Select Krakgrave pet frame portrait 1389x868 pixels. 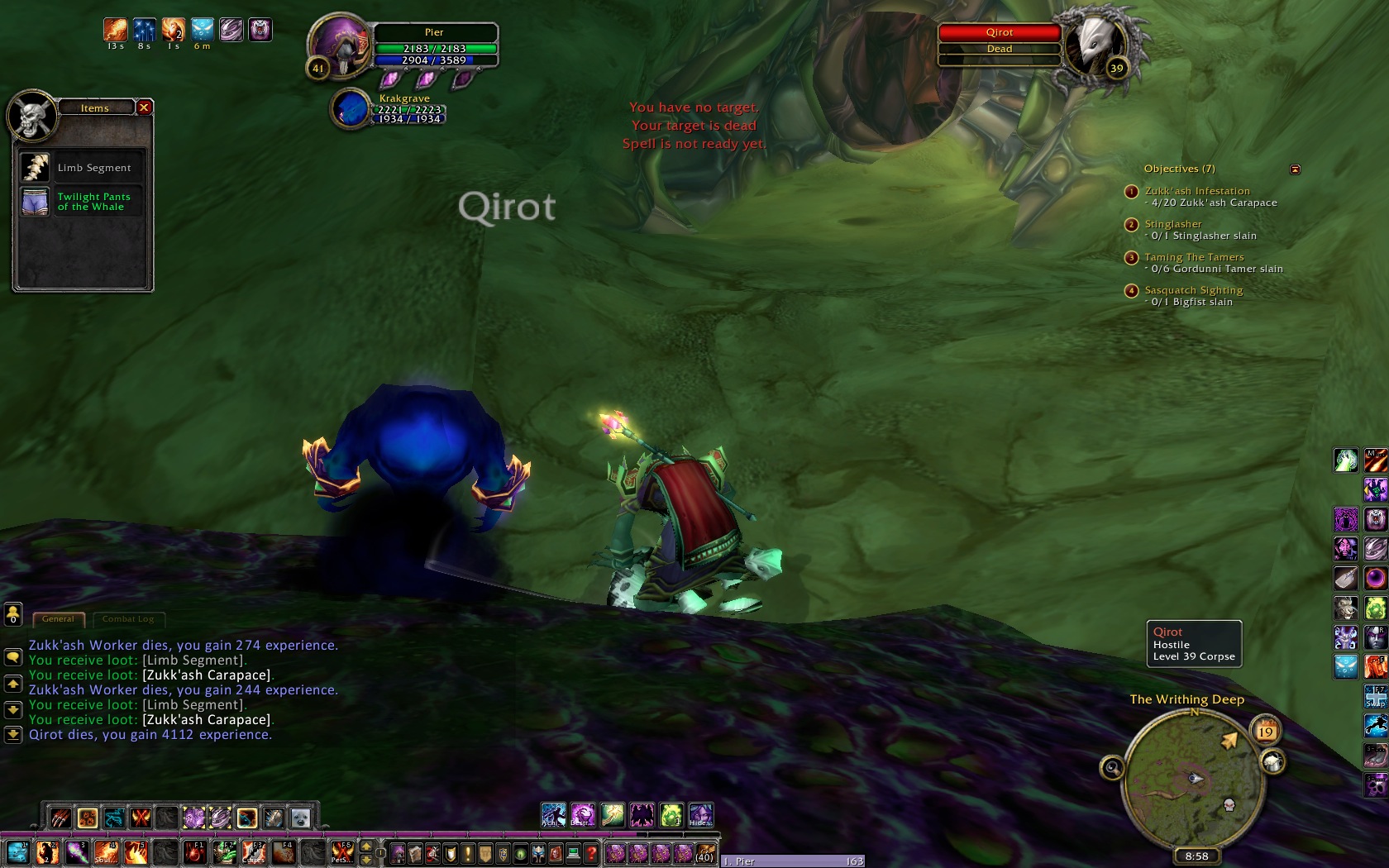point(351,109)
